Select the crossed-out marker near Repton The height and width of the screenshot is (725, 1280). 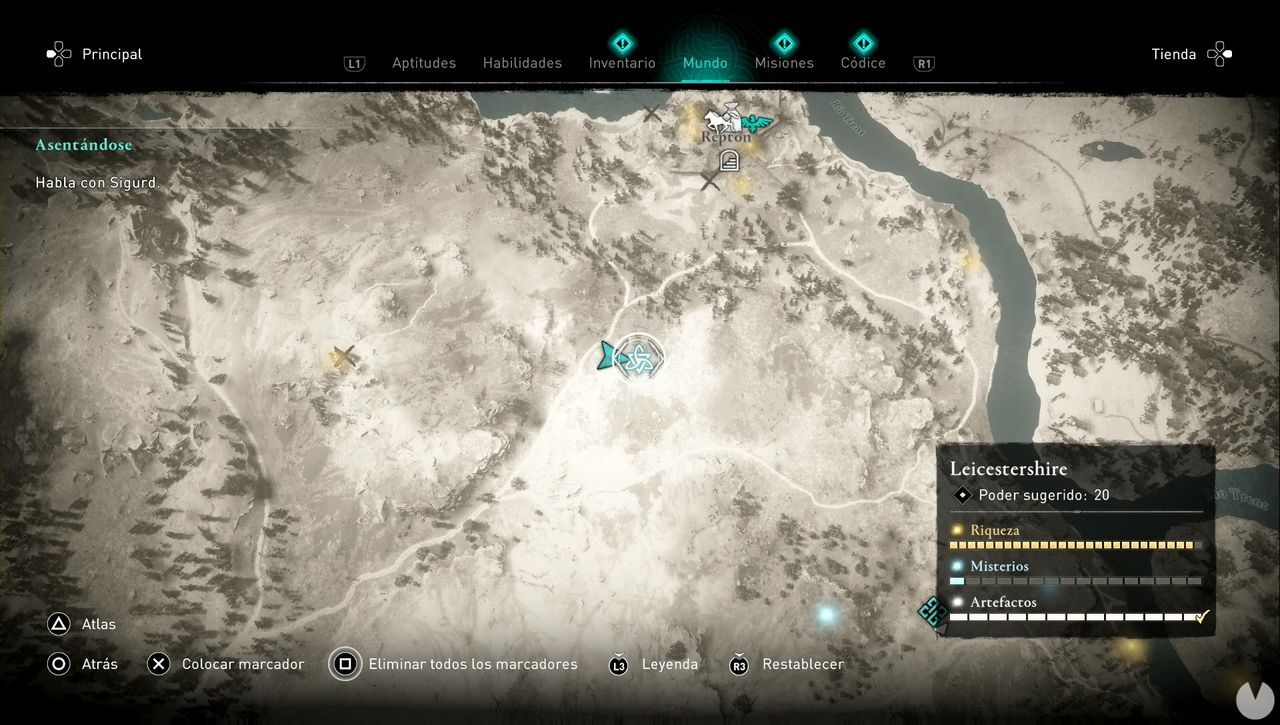point(710,181)
